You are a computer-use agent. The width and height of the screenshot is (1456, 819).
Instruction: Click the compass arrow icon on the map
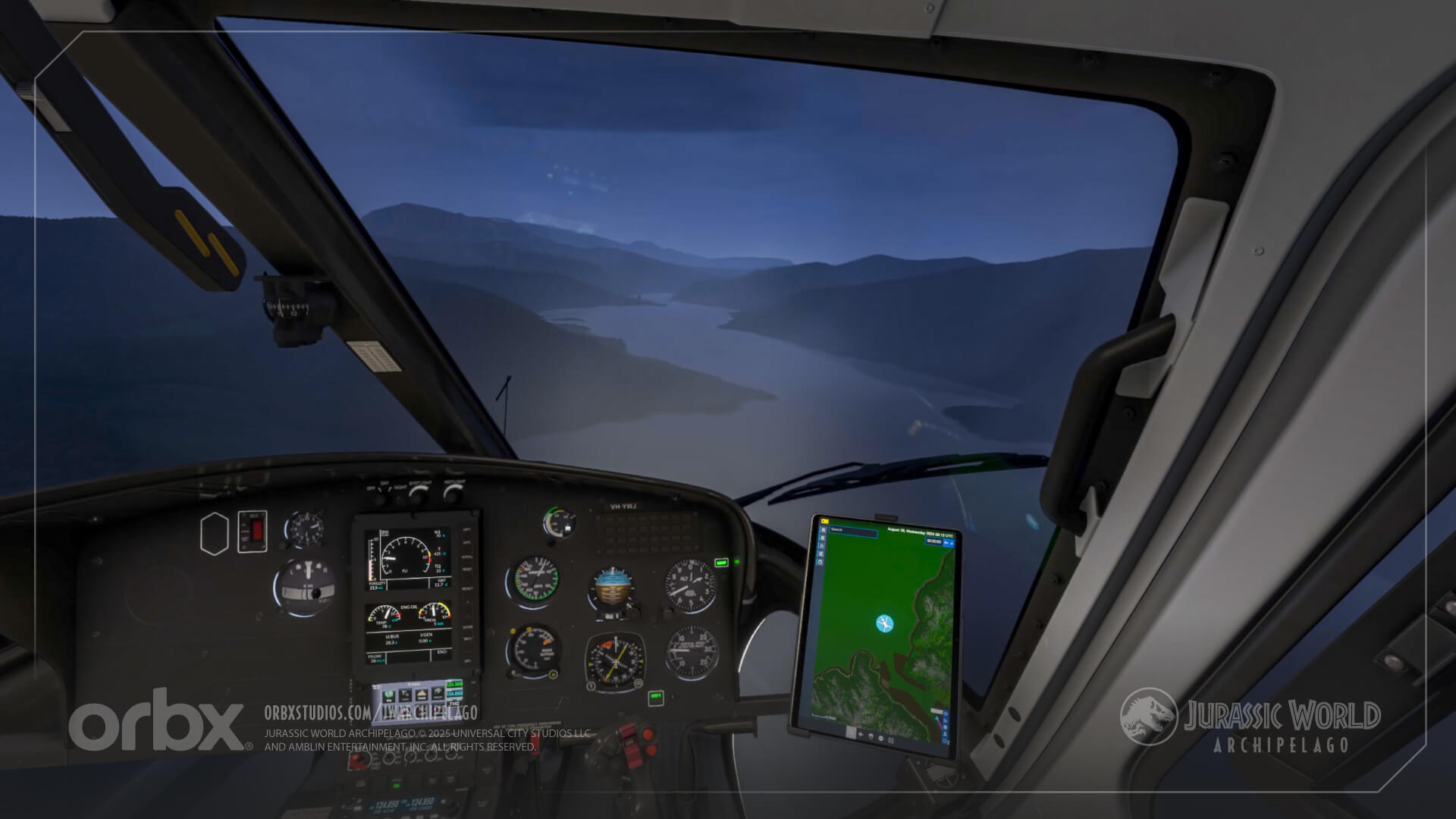click(937, 718)
